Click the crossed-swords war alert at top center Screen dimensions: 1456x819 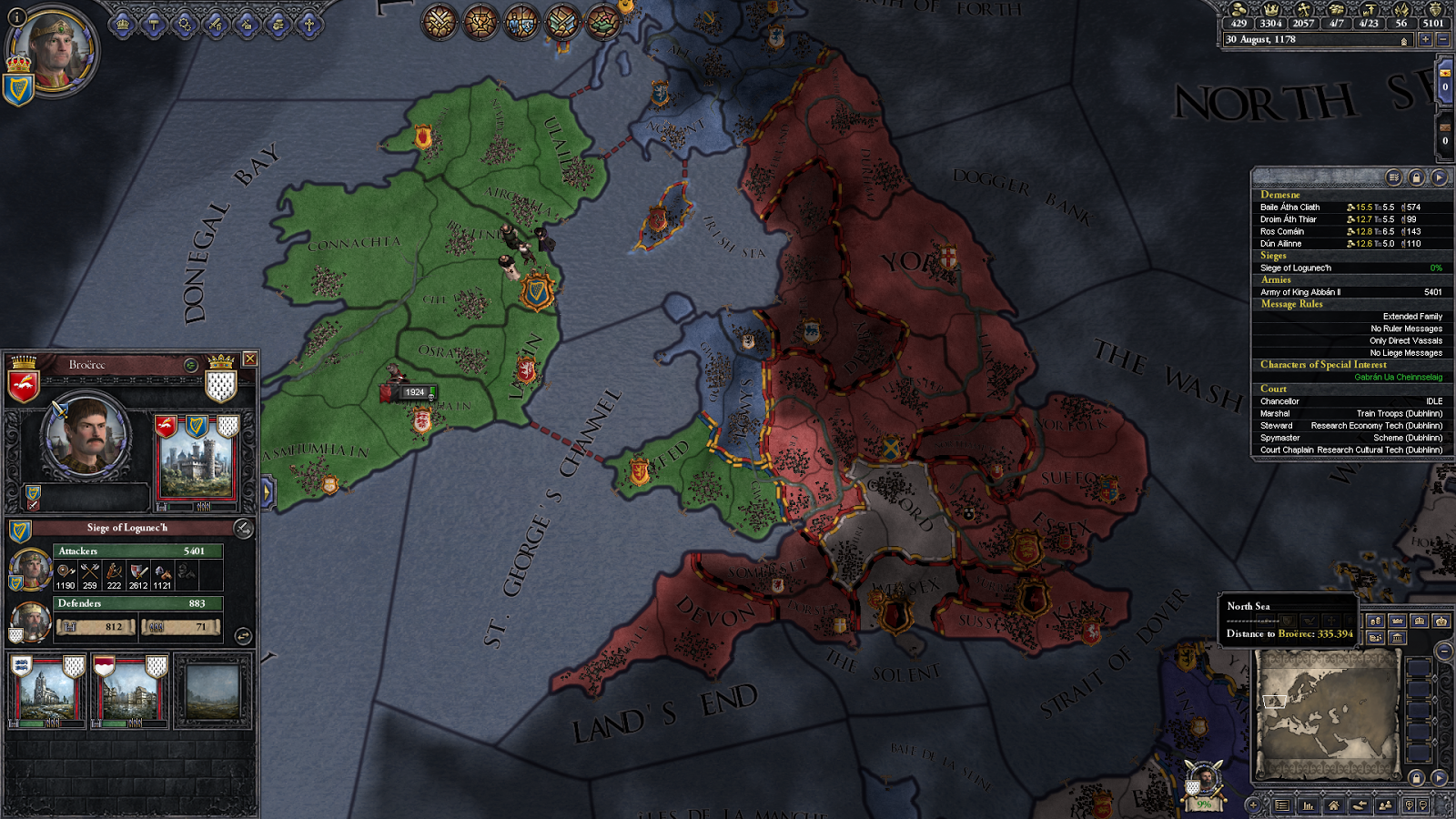[x=440, y=23]
